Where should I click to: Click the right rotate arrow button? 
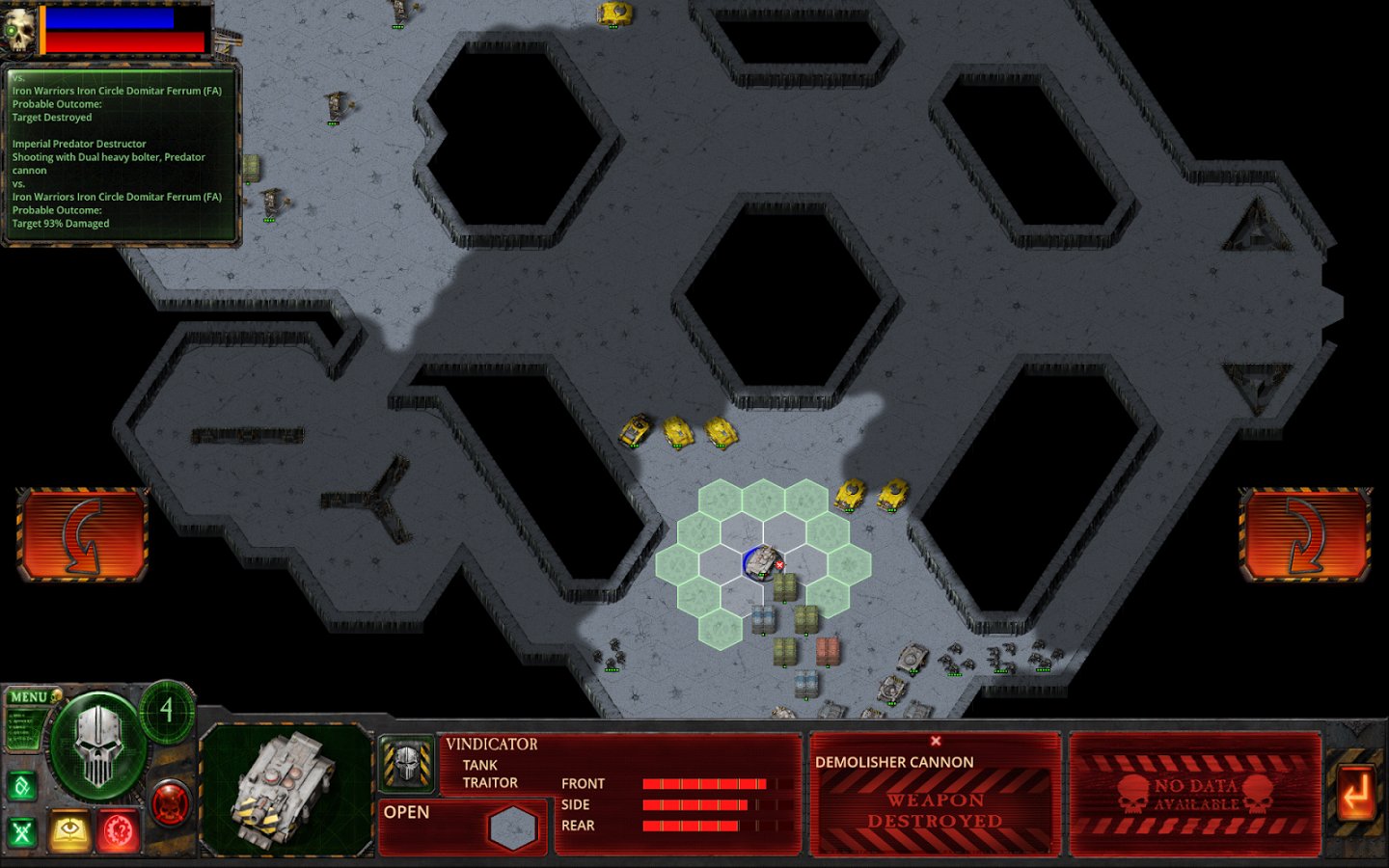coord(1304,535)
